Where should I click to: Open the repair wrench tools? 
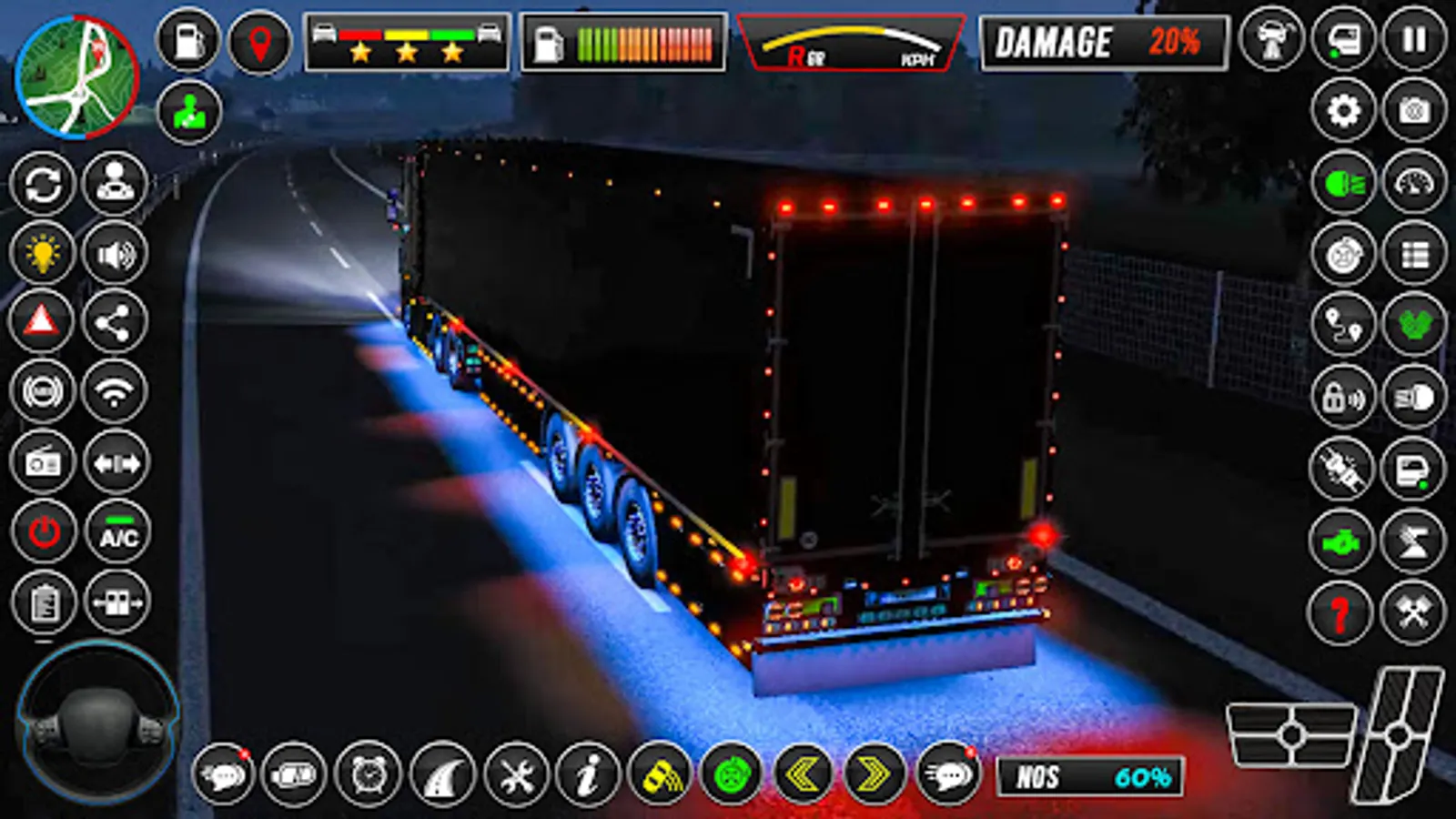coord(515,775)
